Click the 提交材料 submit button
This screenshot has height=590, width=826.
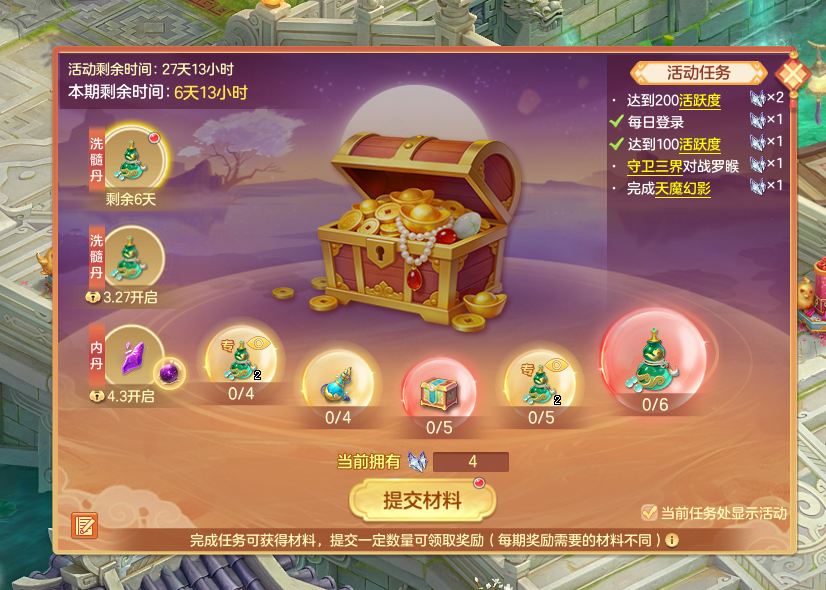tap(422, 500)
